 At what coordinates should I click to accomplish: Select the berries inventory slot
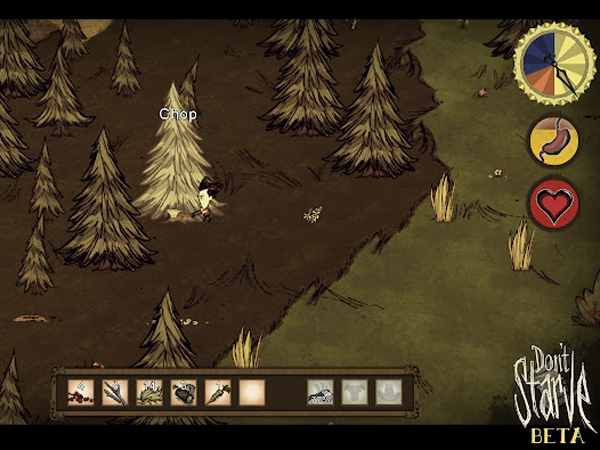pyautogui.click(x=81, y=392)
